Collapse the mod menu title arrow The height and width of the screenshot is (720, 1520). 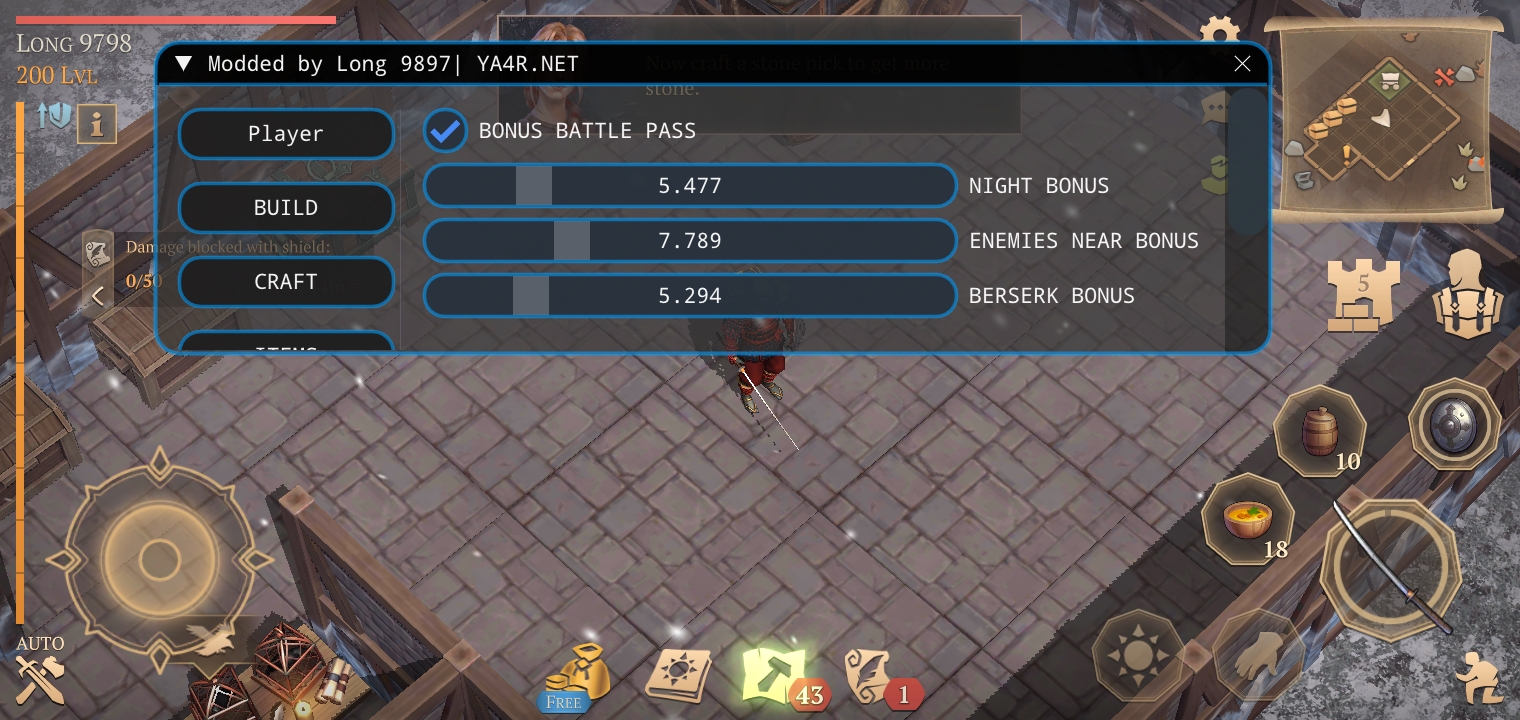[183, 65]
